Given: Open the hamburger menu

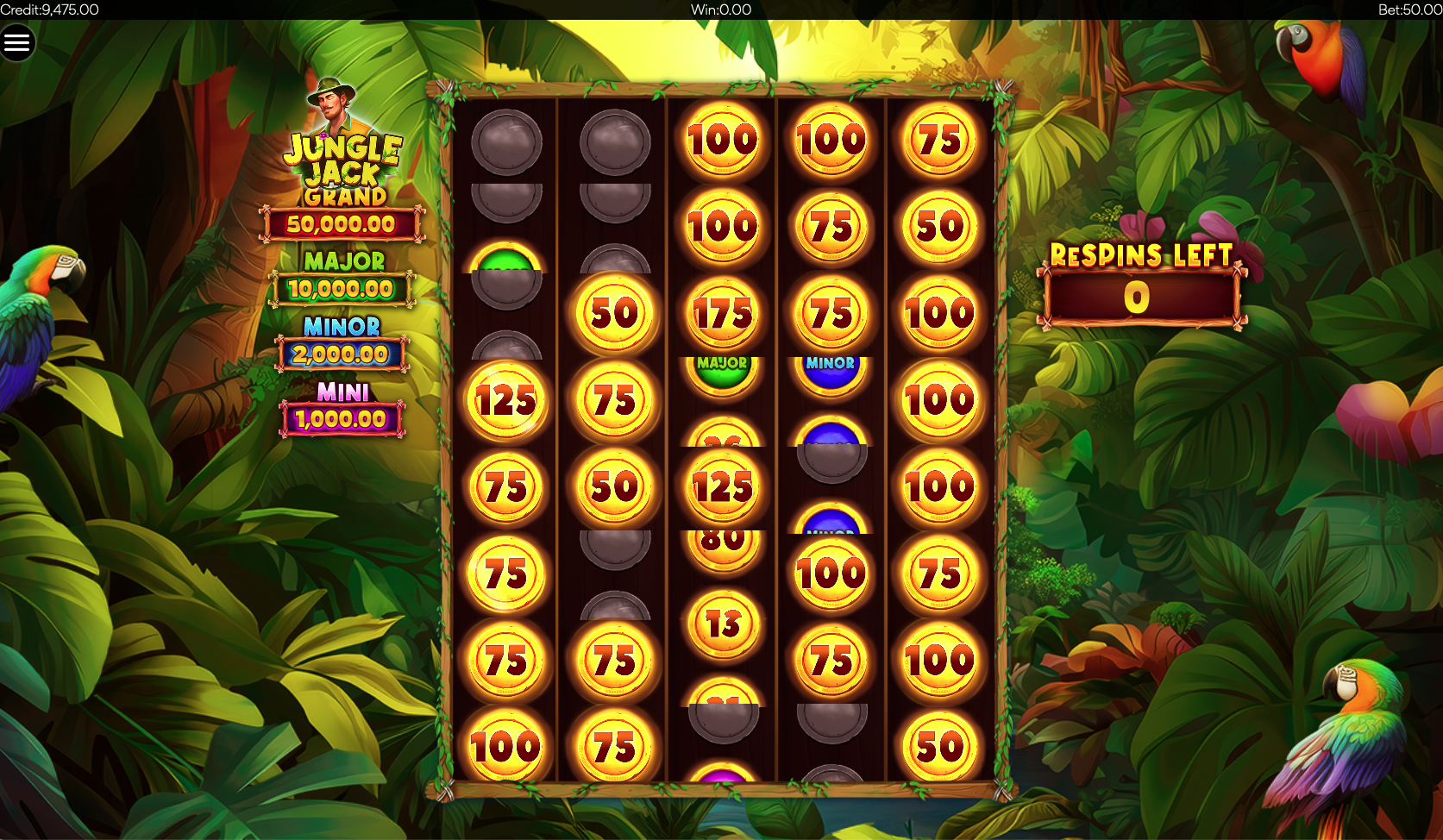Looking at the screenshot, I should 18,41.
